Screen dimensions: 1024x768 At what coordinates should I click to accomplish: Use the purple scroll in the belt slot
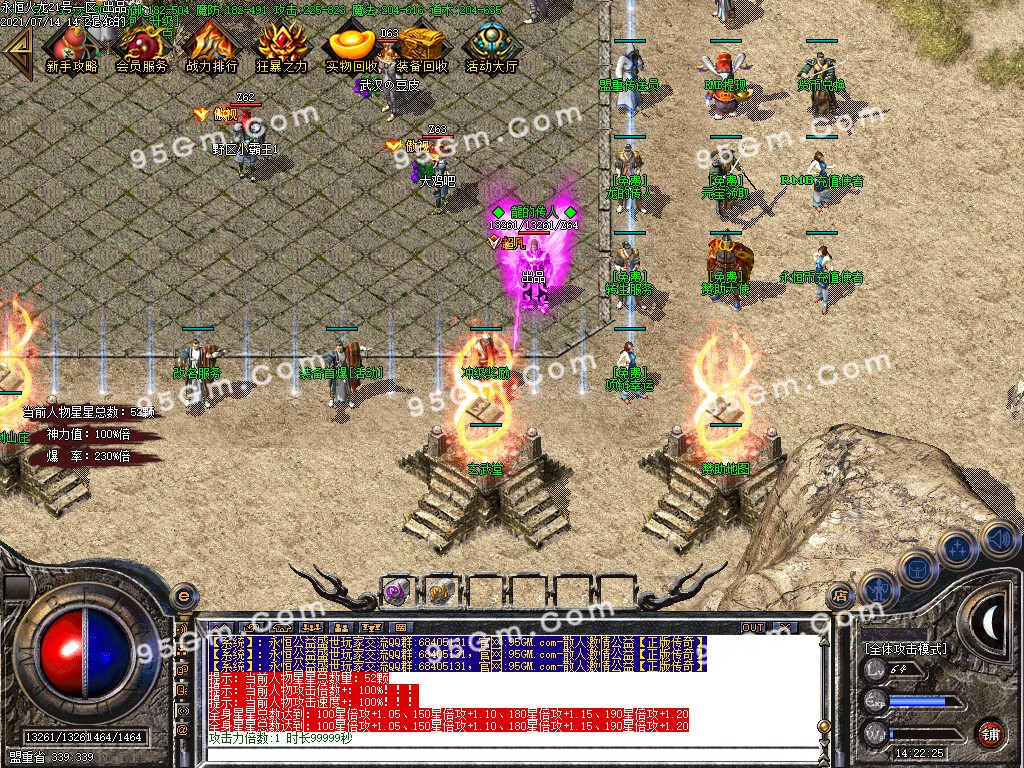point(395,591)
